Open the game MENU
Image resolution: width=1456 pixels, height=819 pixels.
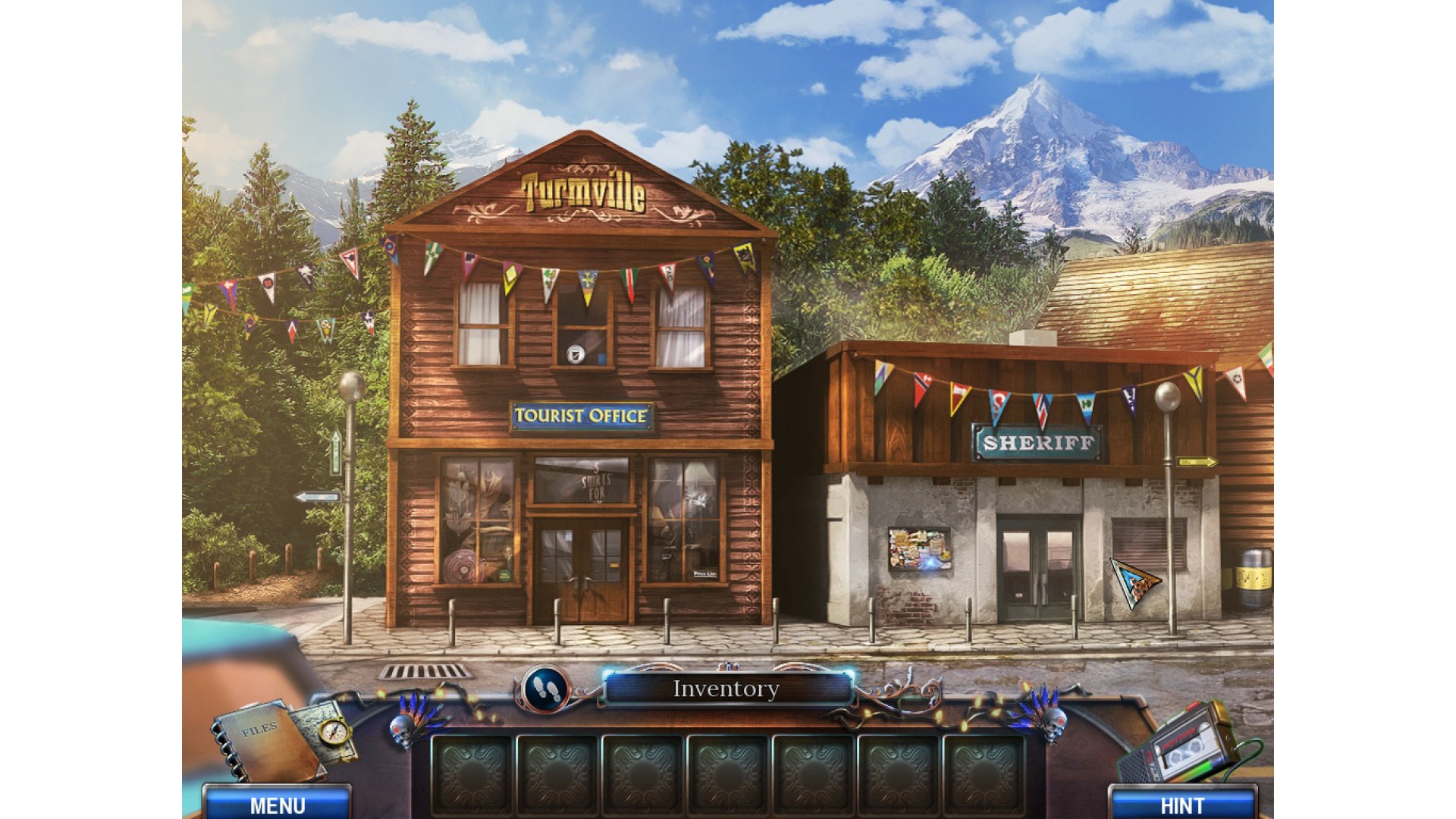tap(278, 805)
